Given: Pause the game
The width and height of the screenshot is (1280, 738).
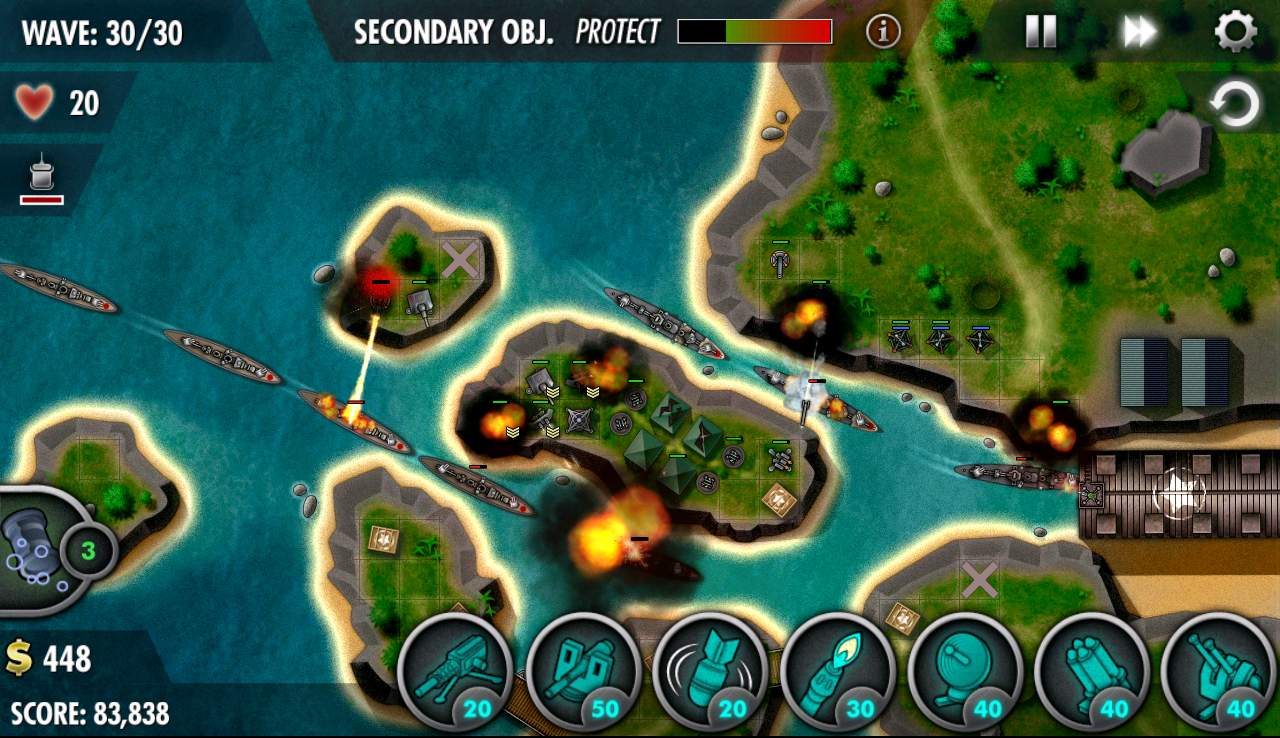Looking at the screenshot, I should click(1041, 31).
